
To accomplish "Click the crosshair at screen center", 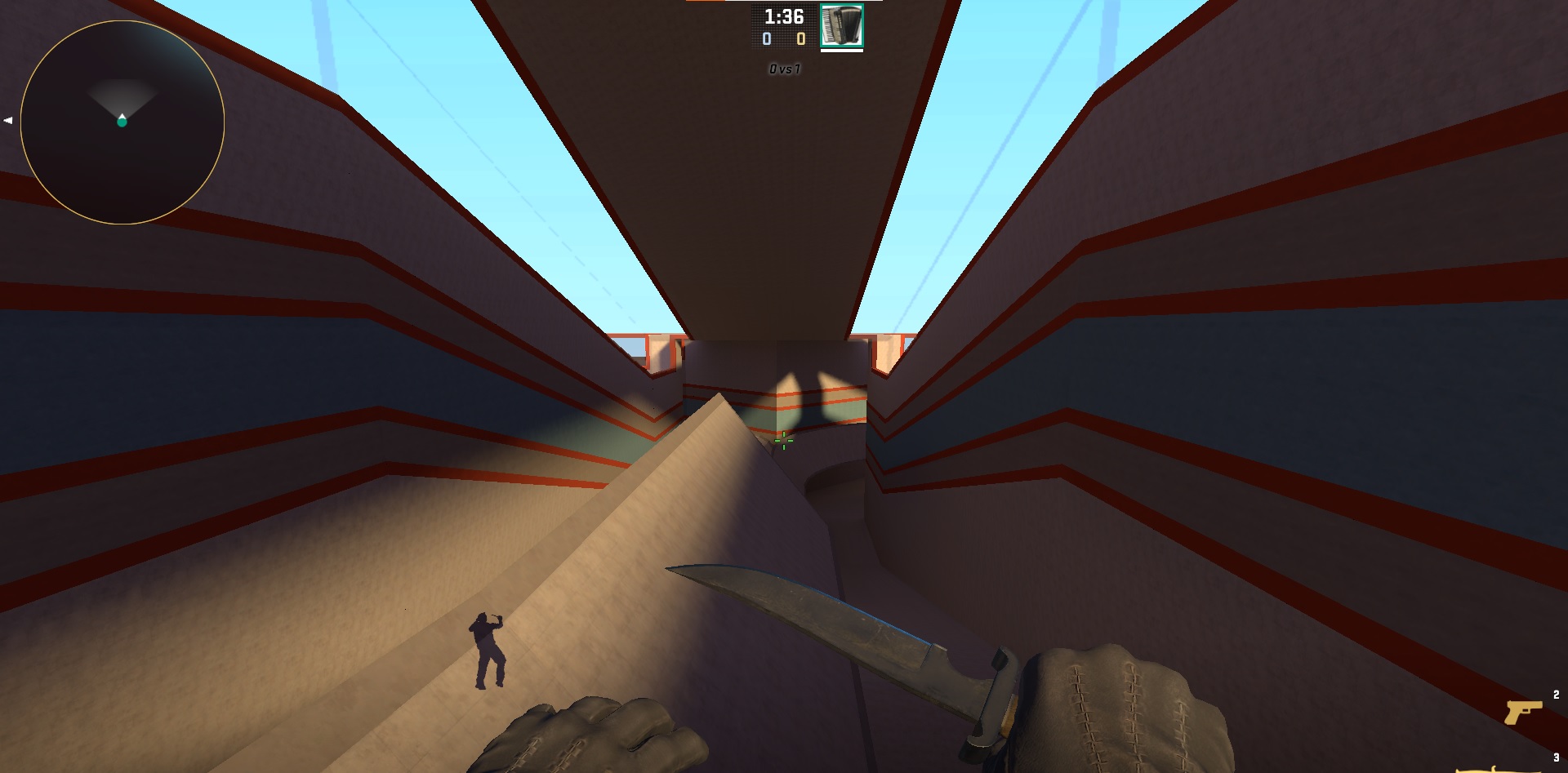I will click(x=782, y=439).
